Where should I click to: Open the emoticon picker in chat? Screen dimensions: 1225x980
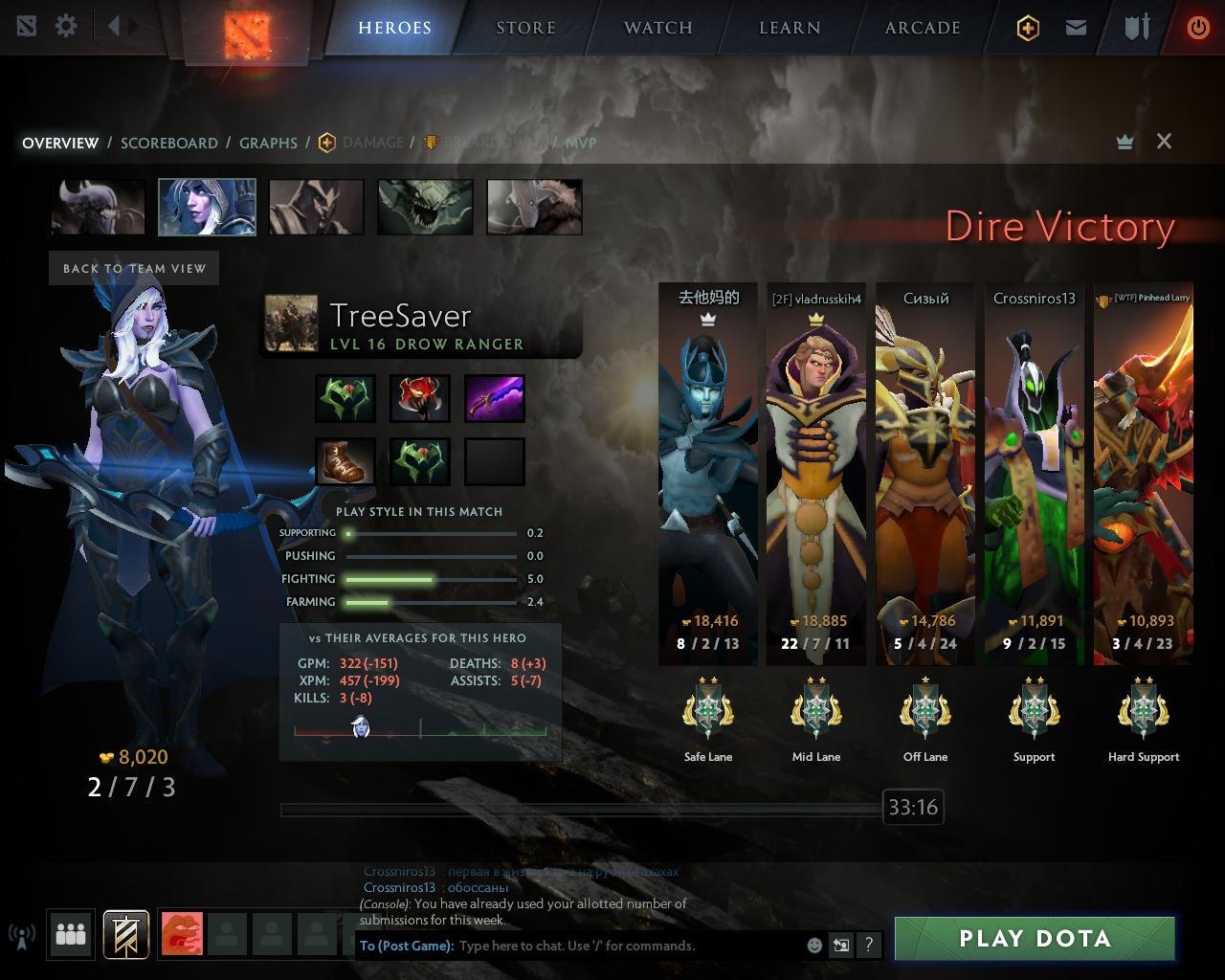[814, 946]
